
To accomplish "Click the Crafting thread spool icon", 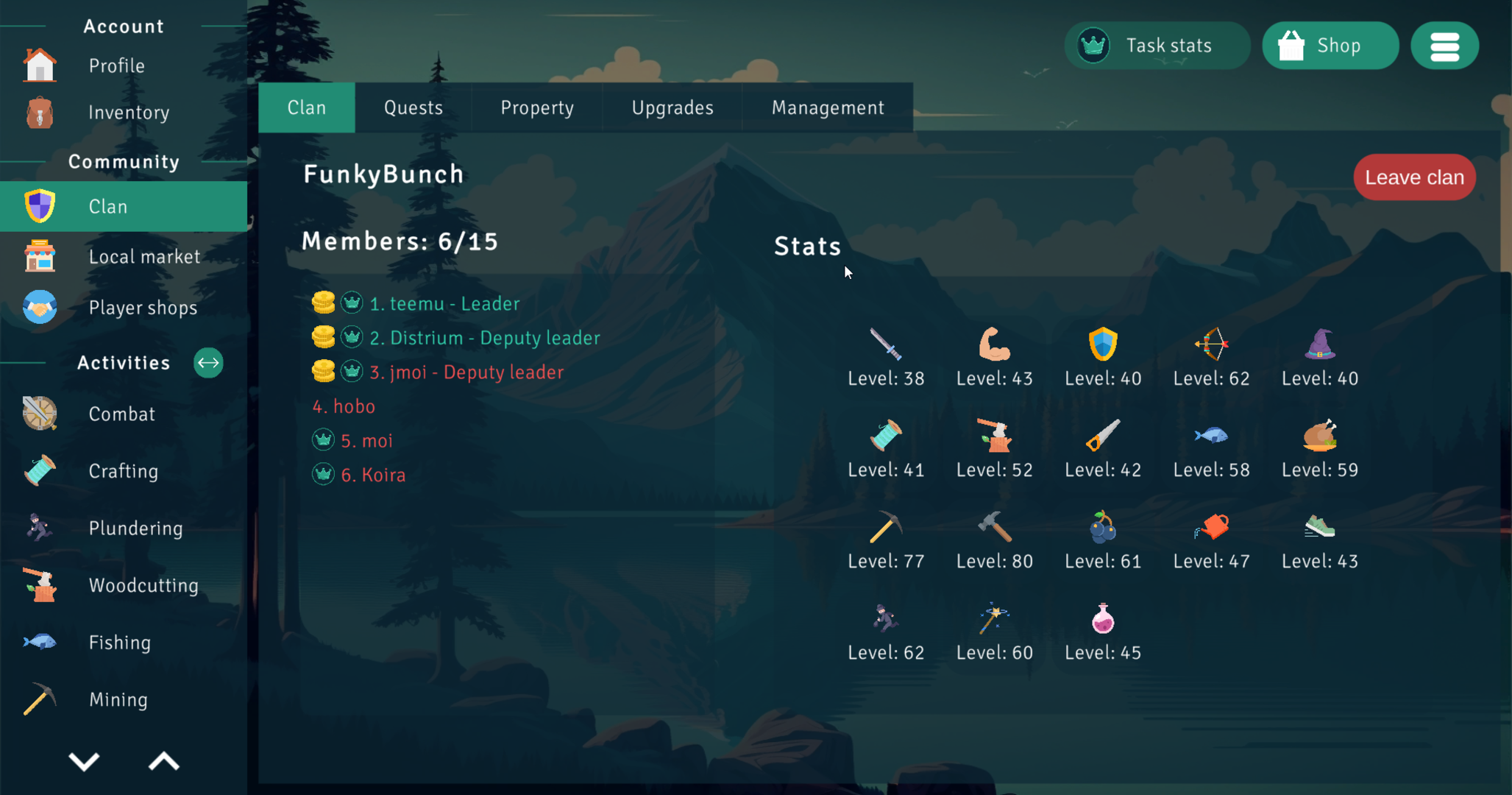I will click(x=40, y=470).
